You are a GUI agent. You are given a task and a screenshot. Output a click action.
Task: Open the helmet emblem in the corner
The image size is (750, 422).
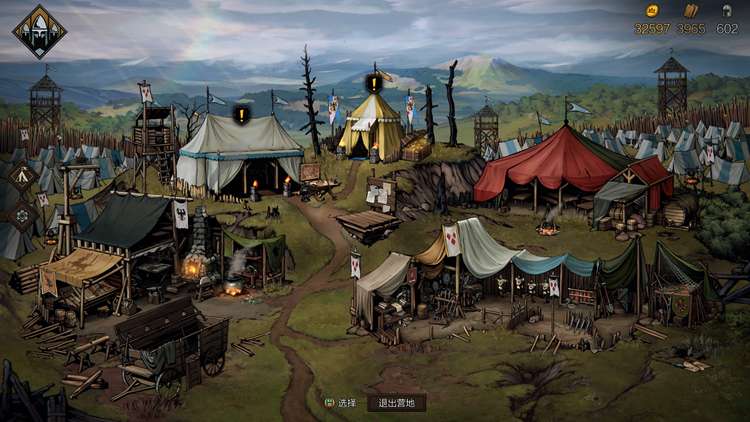point(40,31)
